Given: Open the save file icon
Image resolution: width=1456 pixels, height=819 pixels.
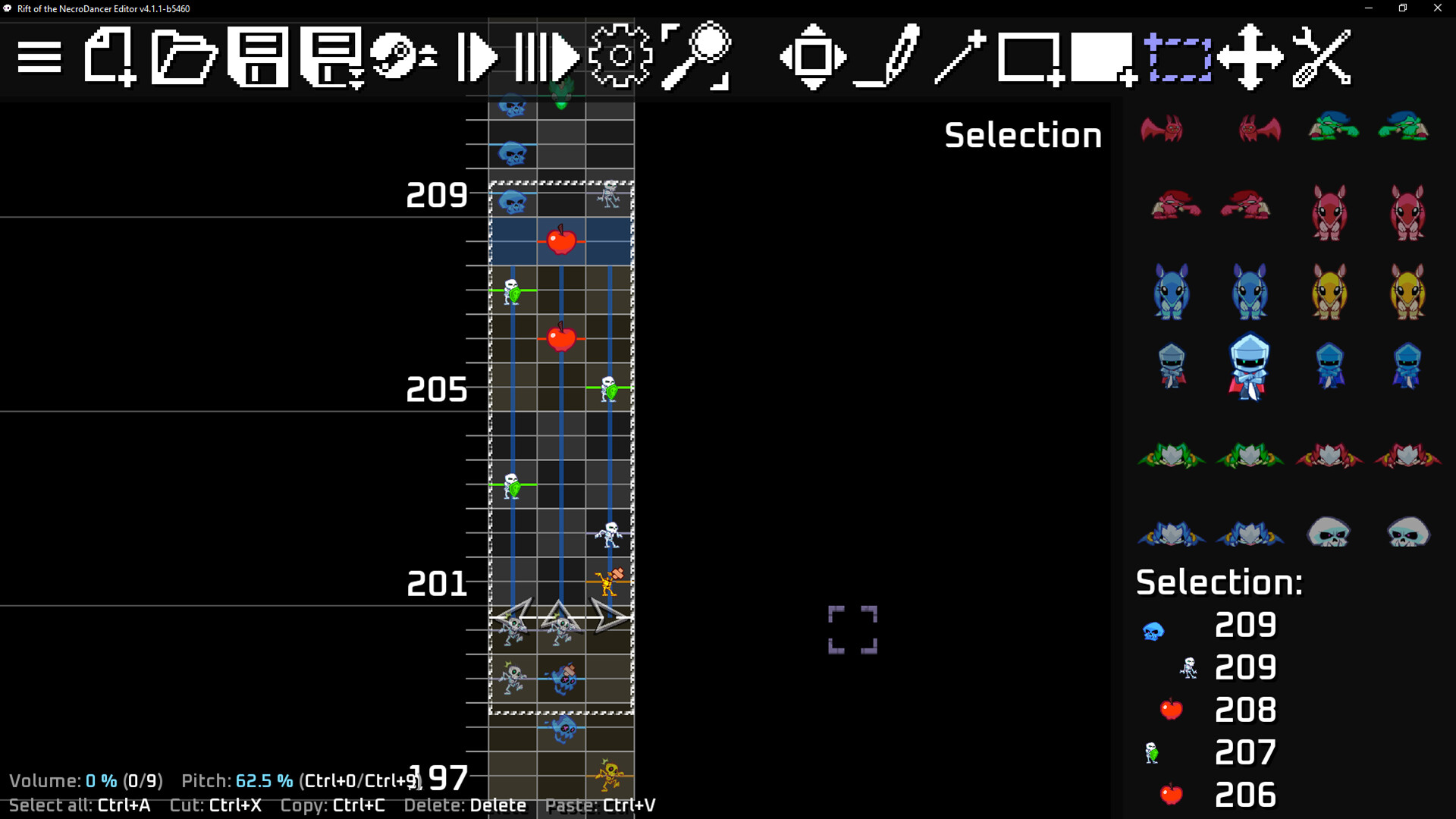Looking at the screenshot, I should (258, 57).
